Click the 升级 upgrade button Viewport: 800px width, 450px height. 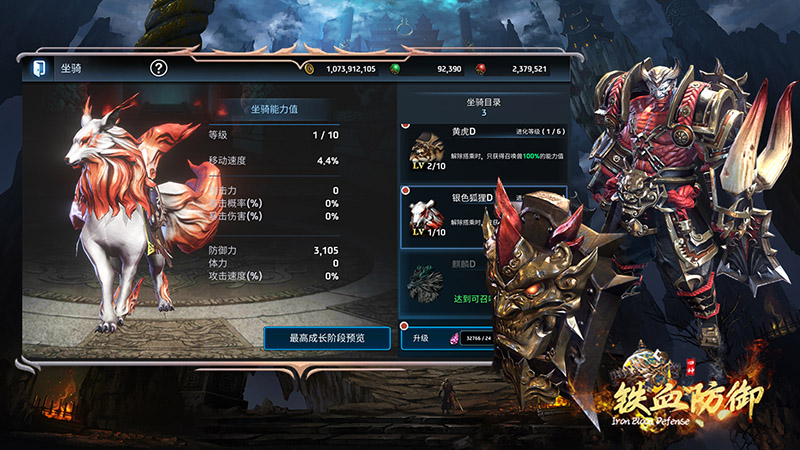coord(421,338)
